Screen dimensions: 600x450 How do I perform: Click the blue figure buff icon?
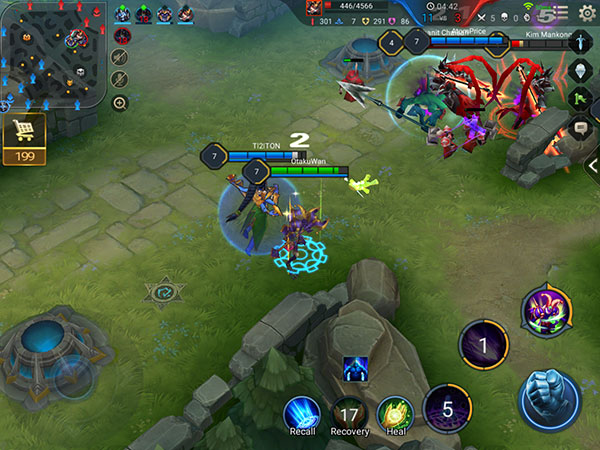click(x=352, y=369)
